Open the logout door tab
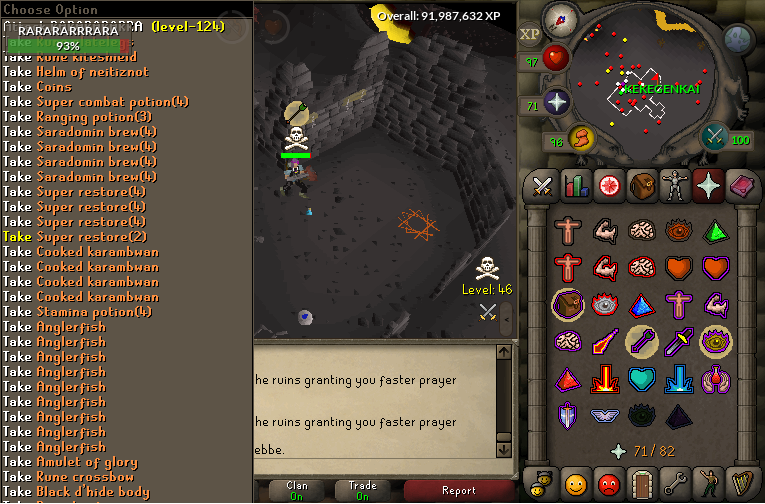This screenshot has width=765, height=504. click(641, 485)
